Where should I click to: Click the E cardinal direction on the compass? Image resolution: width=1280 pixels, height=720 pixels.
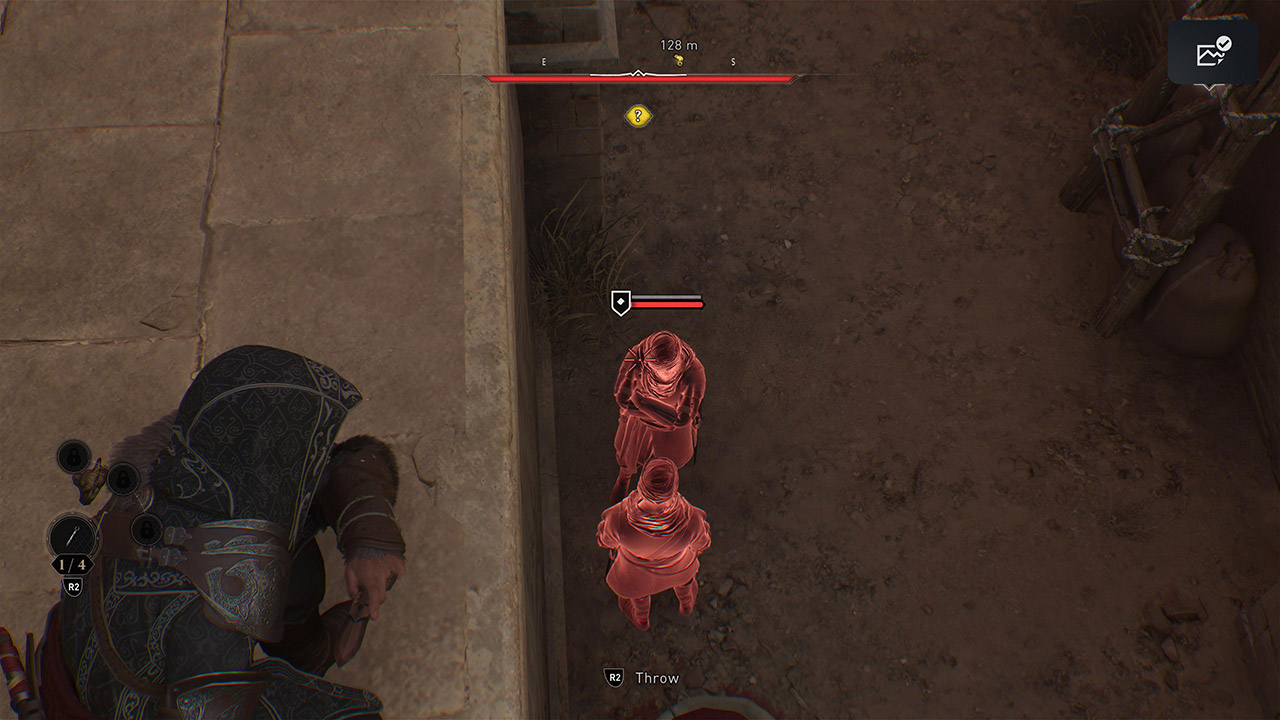pyautogui.click(x=543, y=61)
